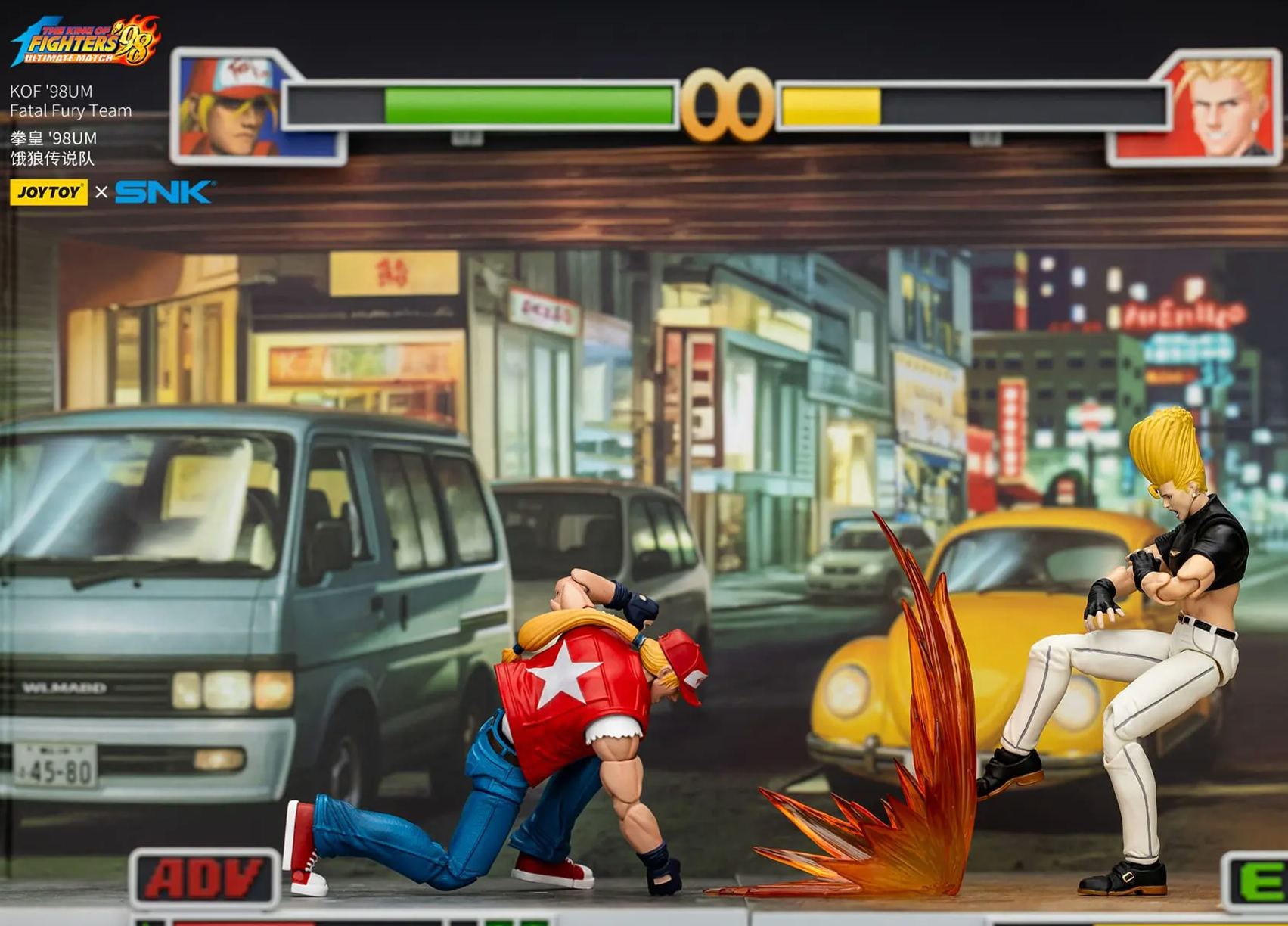The height and width of the screenshot is (926, 1288).
Task: Click the yellow JOYTOY logo
Action: (48, 192)
